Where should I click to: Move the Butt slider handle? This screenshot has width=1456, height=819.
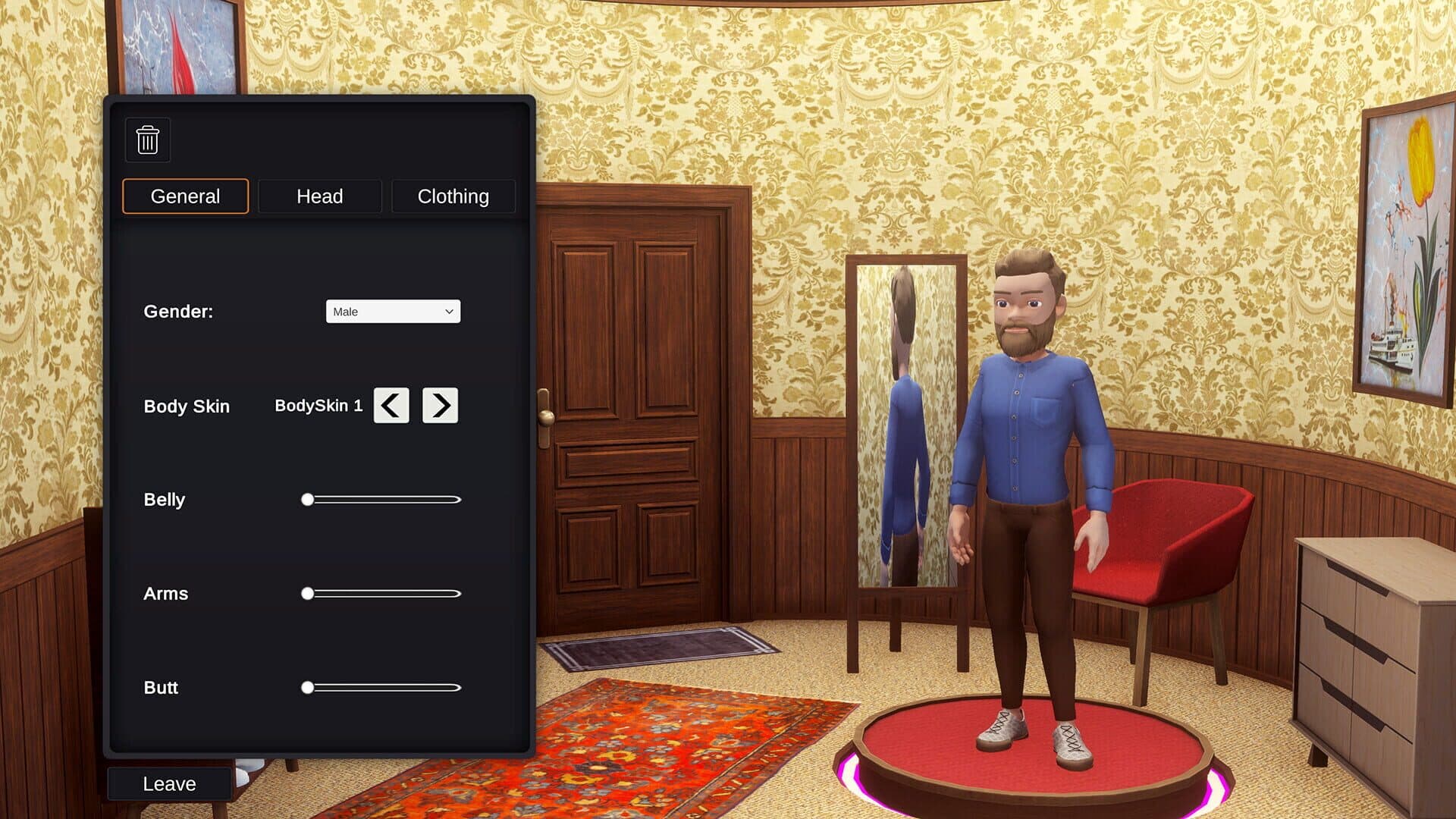[x=308, y=688]
